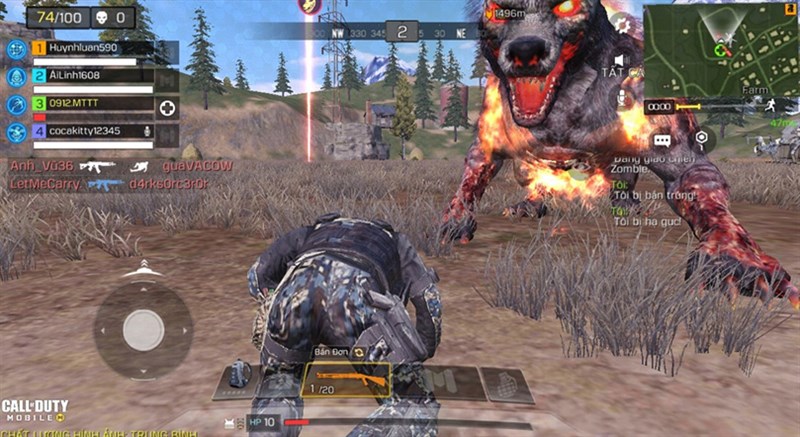Toggle the microphone voice chat icon

click(x=620, y=98)
